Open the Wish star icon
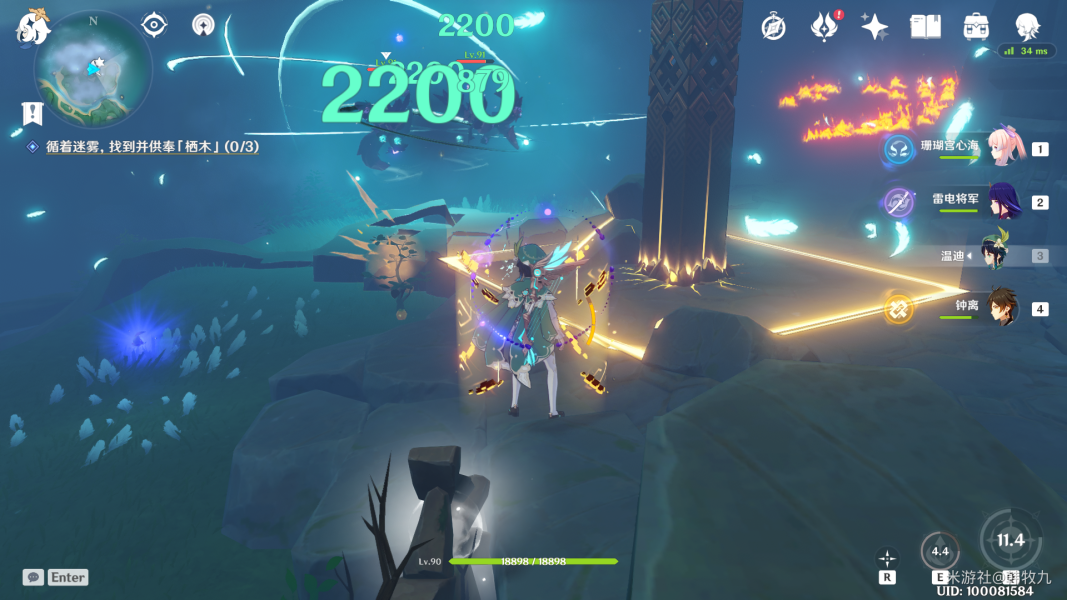 click(874, 27)
